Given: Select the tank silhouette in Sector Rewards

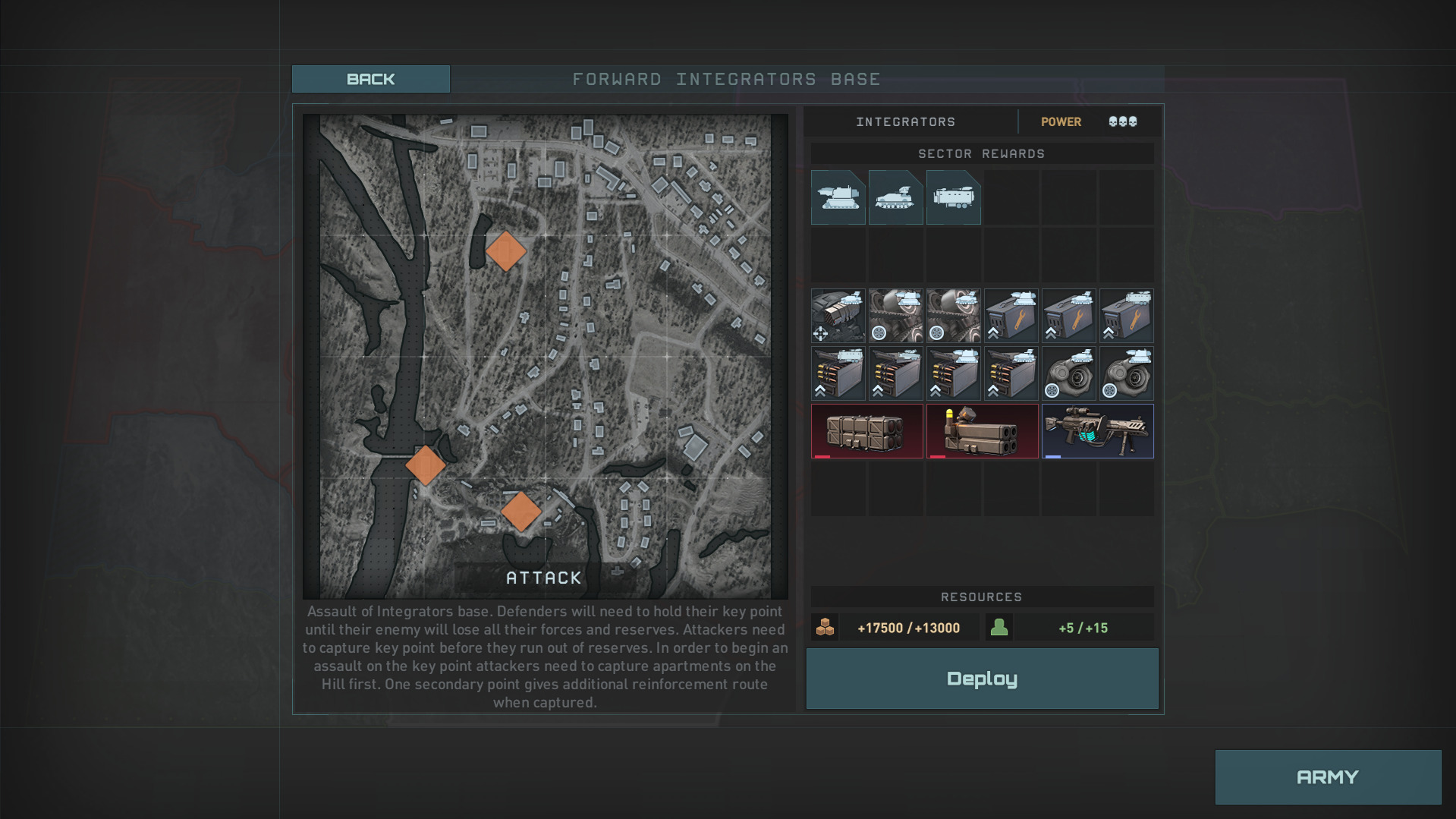Looking at the screenshot, I should point(838,197).
